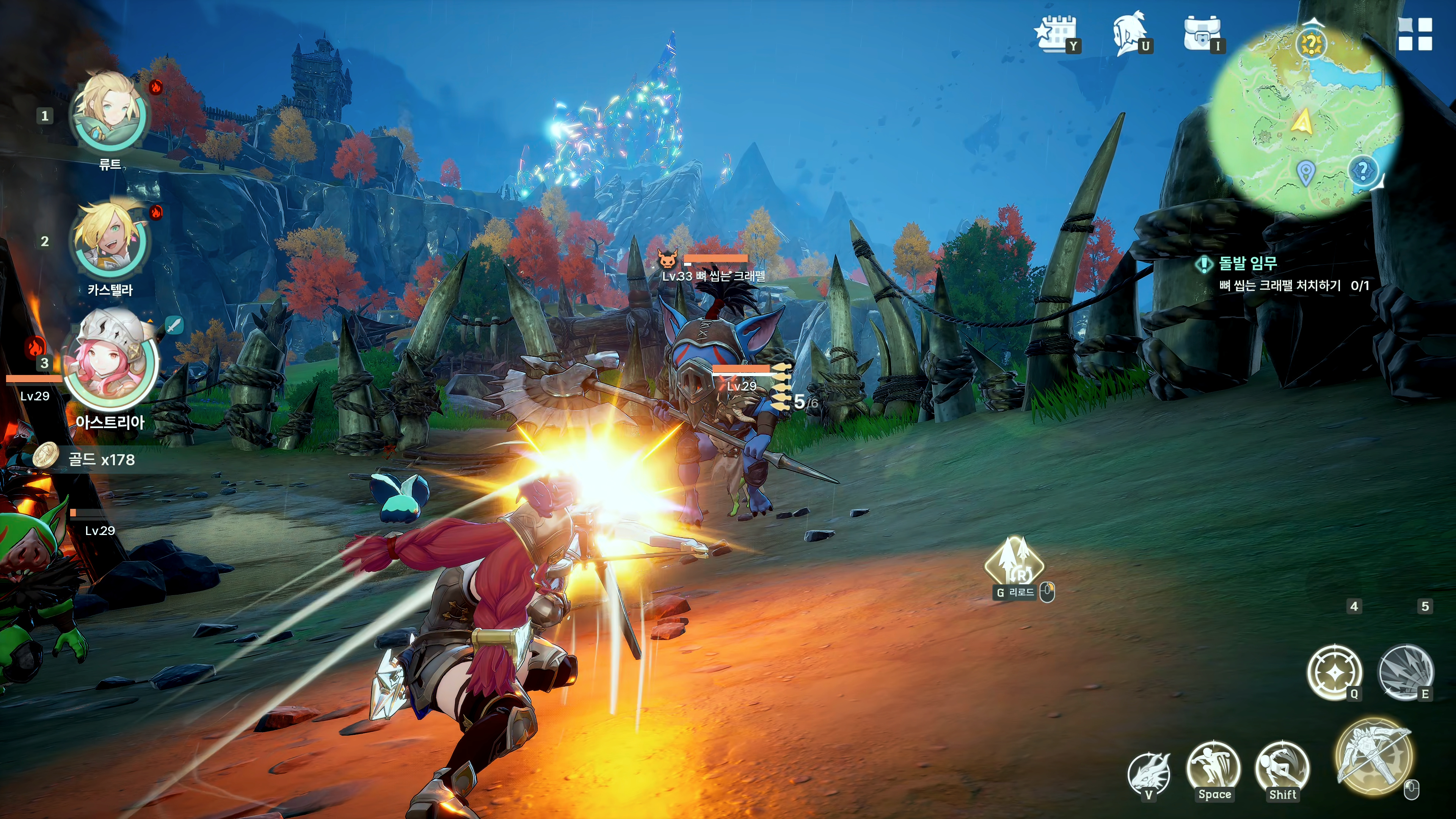The width and height of the screenshot is (1456, 819).
Task: Click the yellow question mark minimap marker
Action: [1311, 43]
